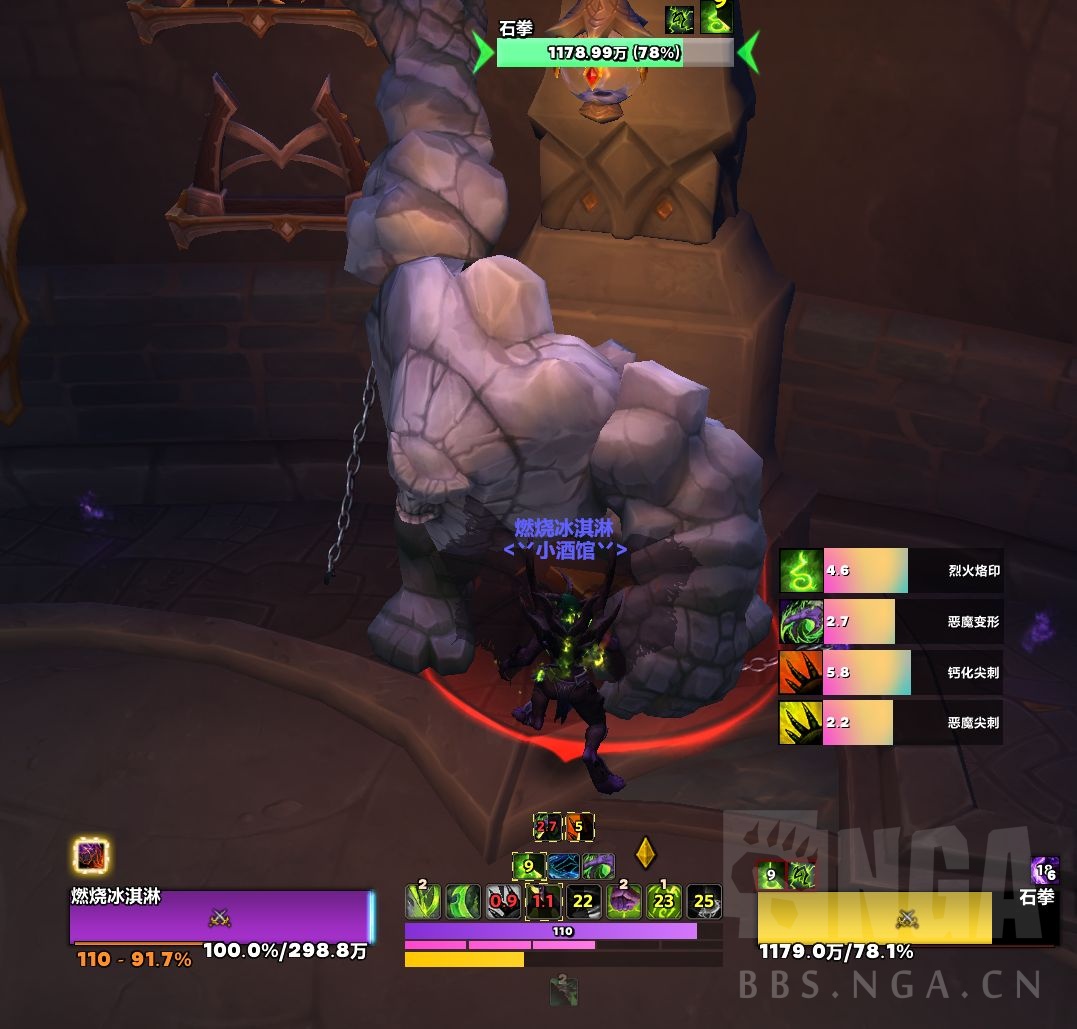Click the yellow 恶魔尖刺 timer bar icon
1077x1029 pixels.
click(800, 722)
